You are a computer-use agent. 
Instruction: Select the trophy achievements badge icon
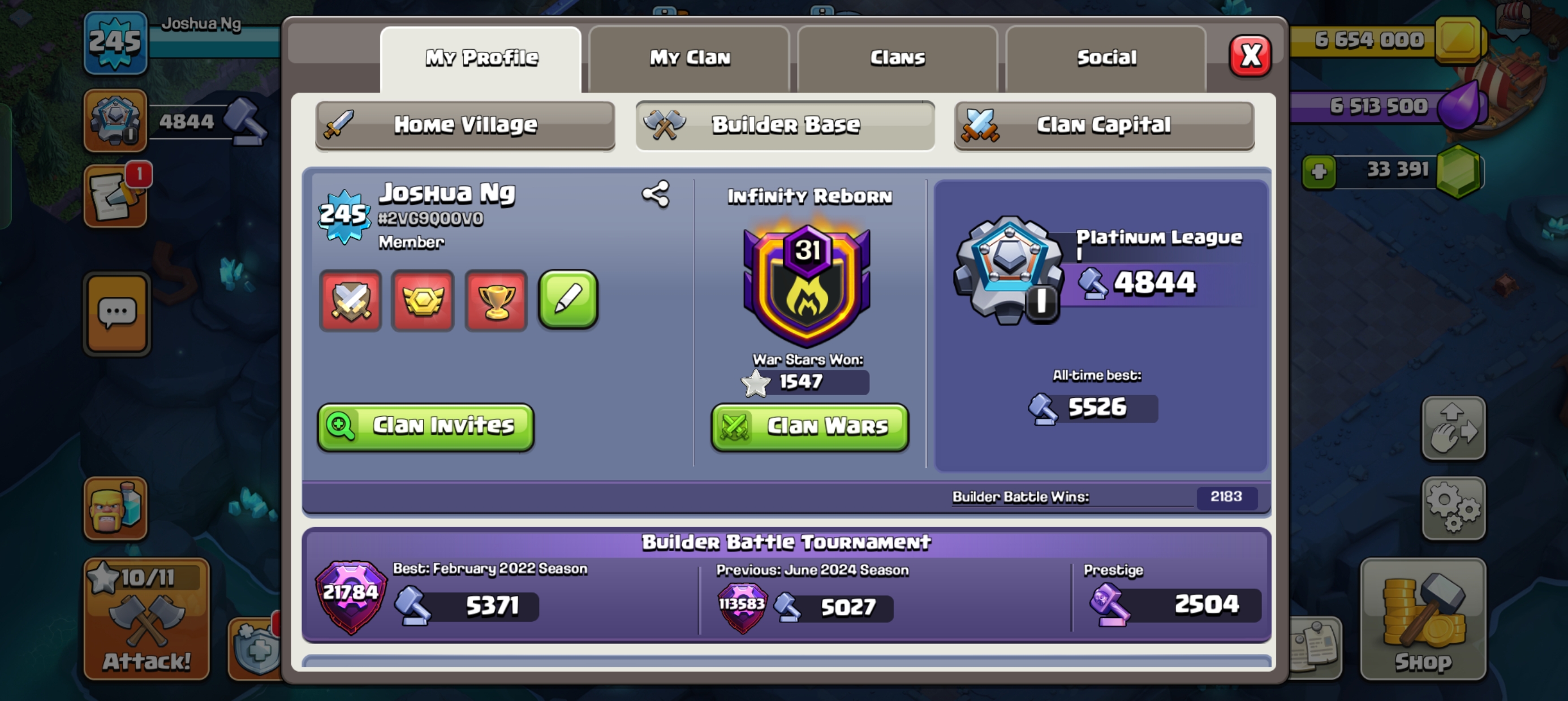point(496,301)
